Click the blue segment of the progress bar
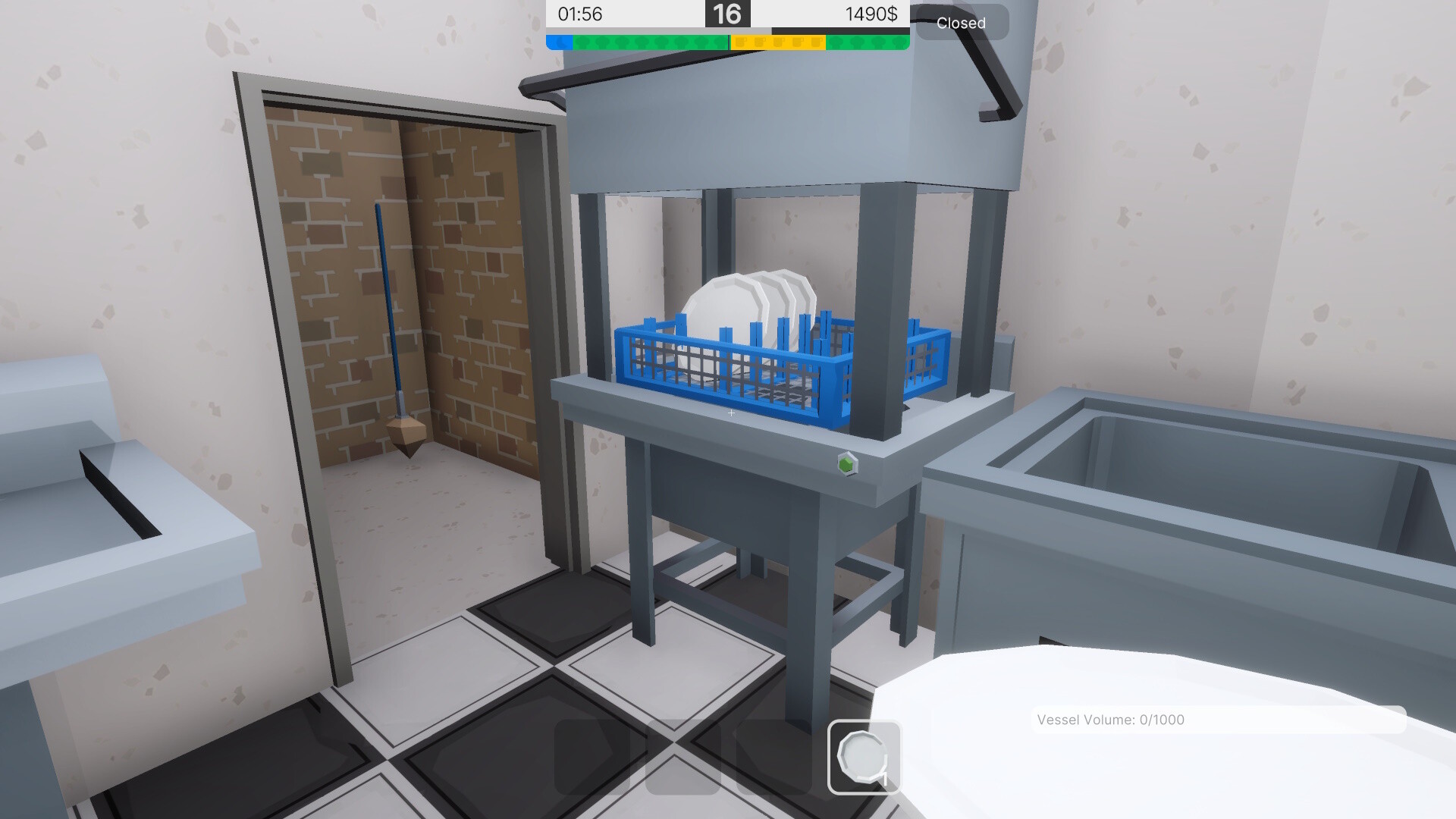The height and width of the screenshot is (819, 1456). [559, 42]
